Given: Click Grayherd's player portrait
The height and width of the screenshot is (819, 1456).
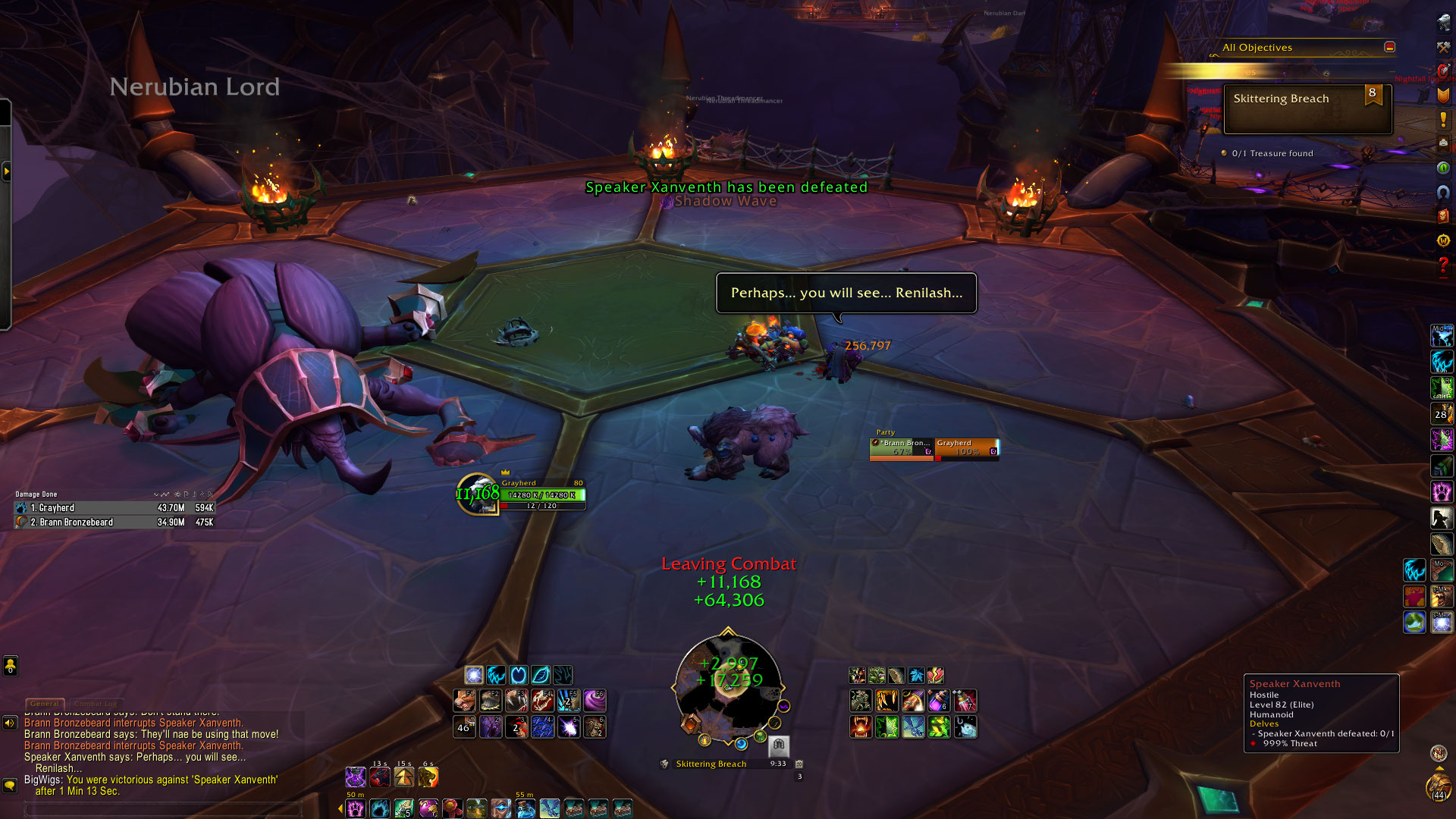Looking at the screenshot, I should point(478,494).
